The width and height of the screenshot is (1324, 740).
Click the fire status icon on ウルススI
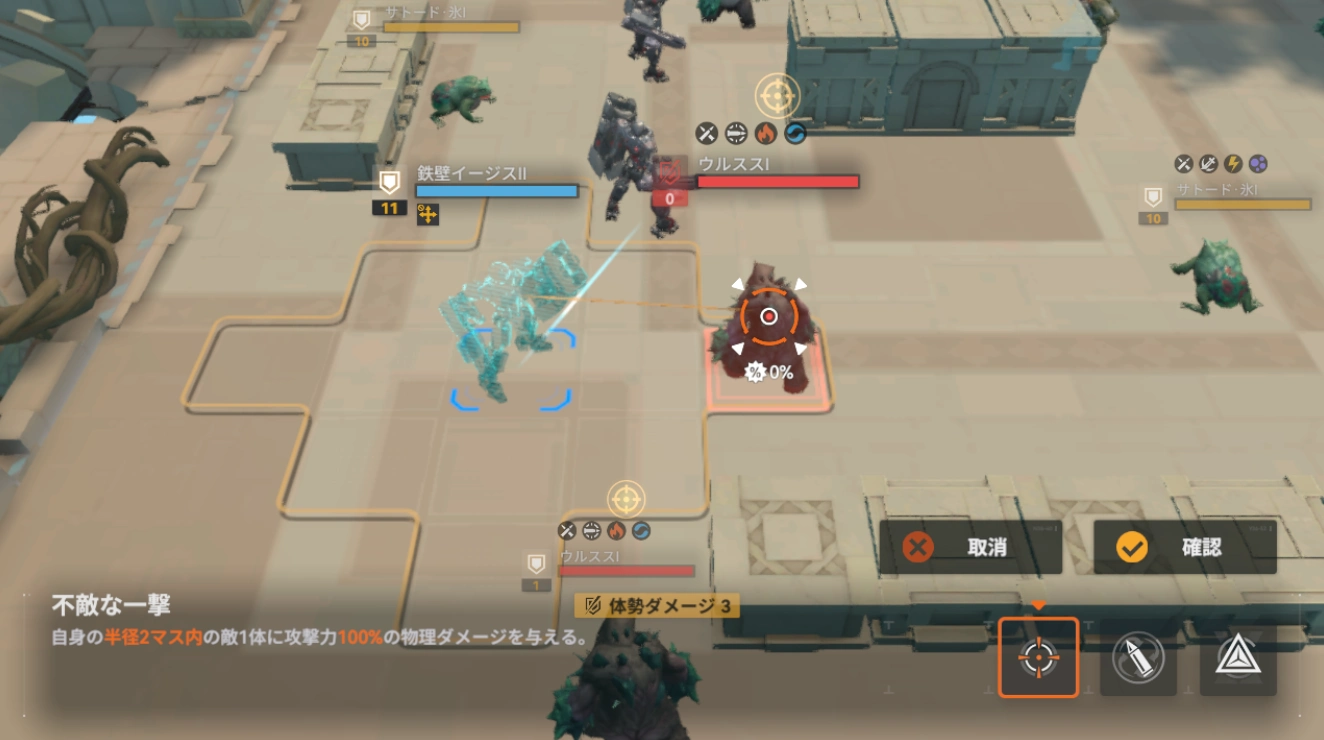(x=765, y=133)
